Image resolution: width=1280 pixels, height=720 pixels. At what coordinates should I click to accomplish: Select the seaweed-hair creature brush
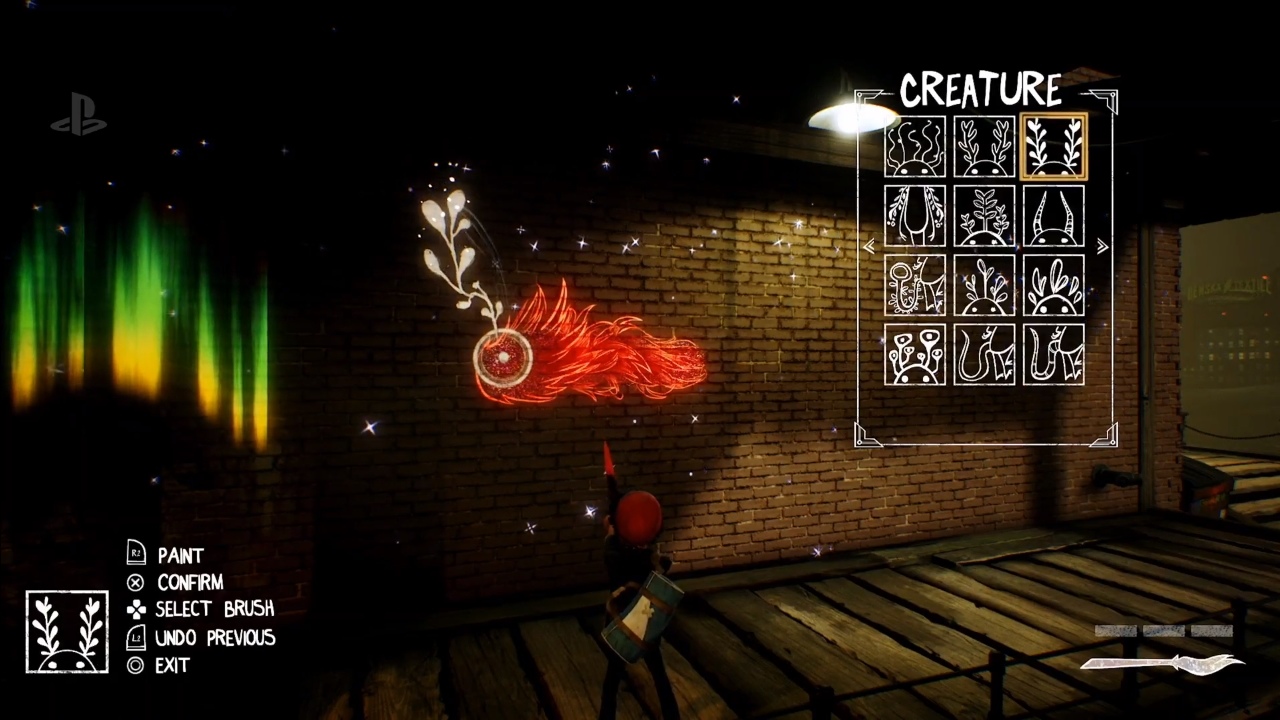pos(915,147)
